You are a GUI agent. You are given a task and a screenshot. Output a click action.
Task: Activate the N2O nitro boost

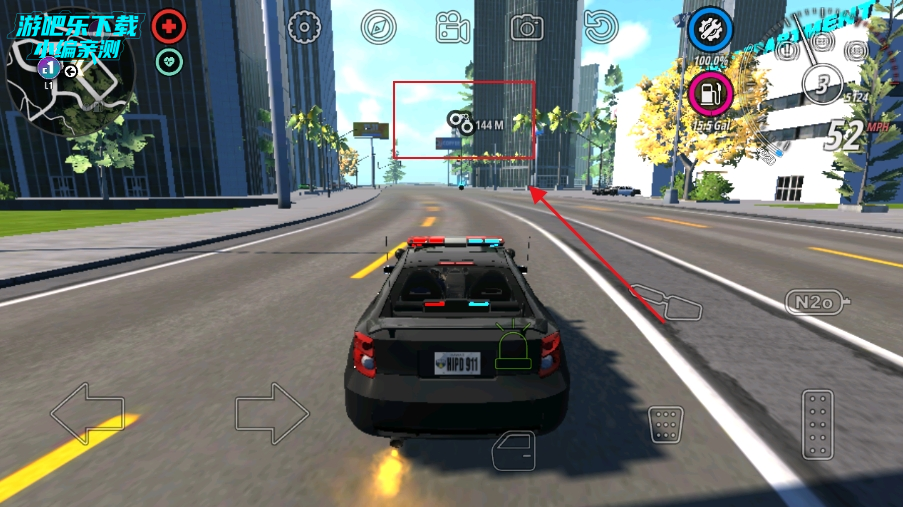[817, 301]
